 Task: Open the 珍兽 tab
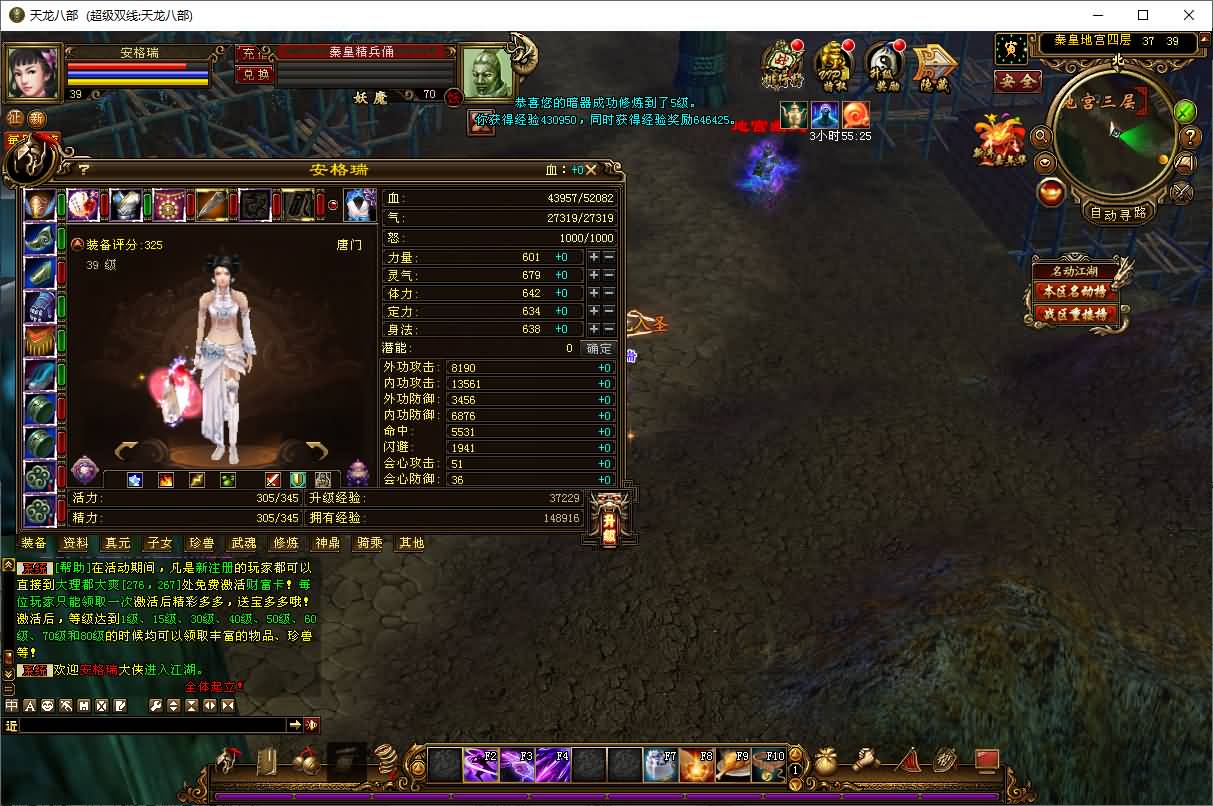click(x=201, y=543)
